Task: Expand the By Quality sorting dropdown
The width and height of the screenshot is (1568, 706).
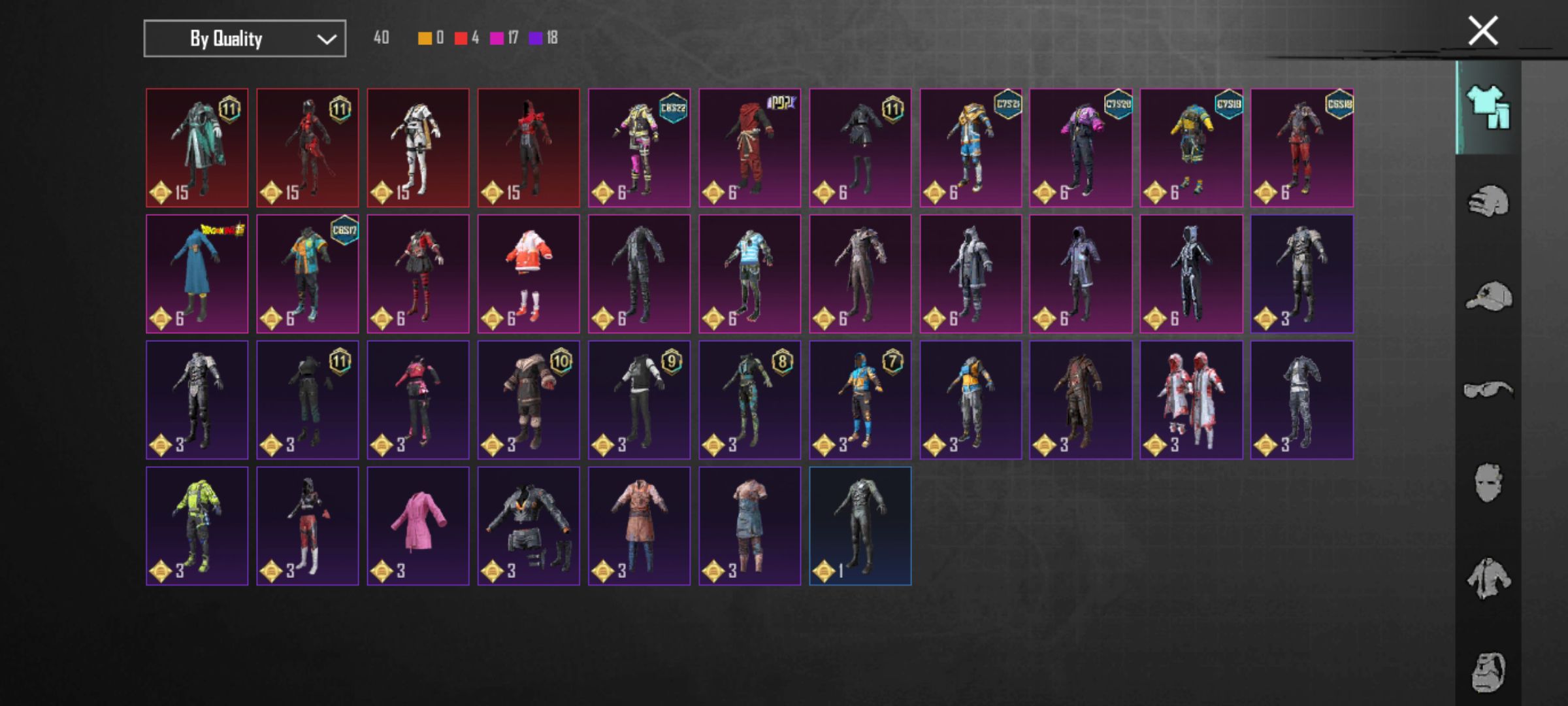Action: click(x=244, y=38)
